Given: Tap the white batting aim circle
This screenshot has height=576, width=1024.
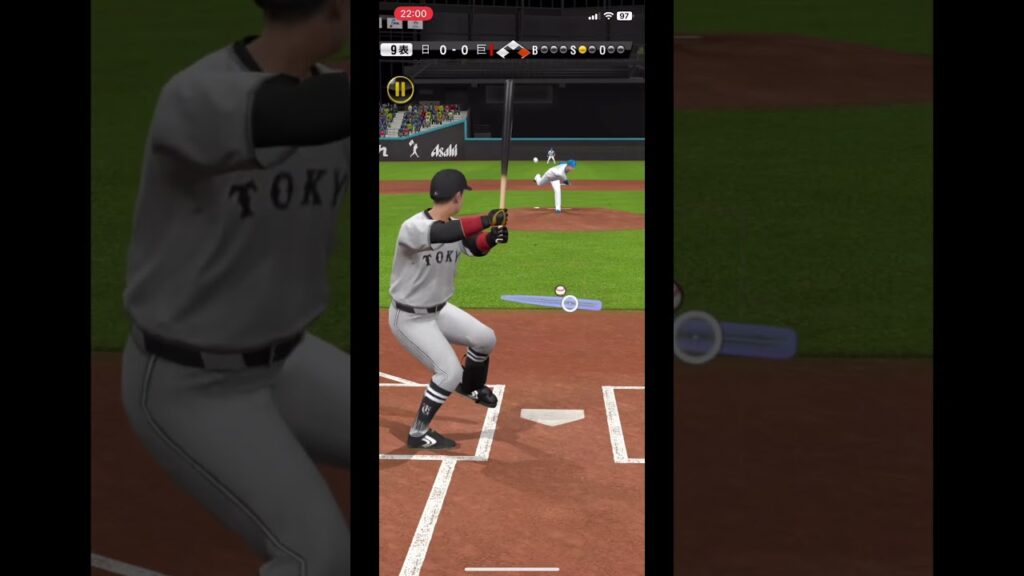Looking at the screenshot, I should click(x=569, y=303).
